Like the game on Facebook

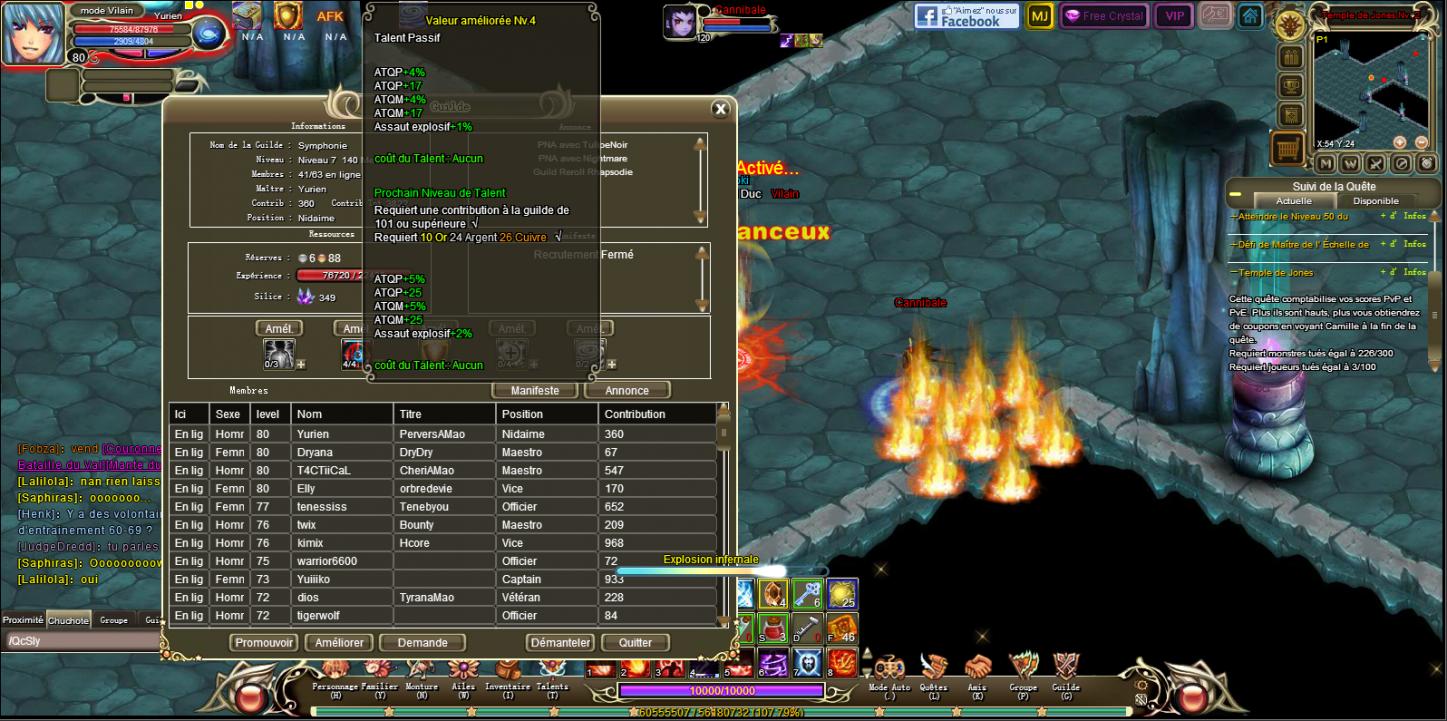click(x=966, y=16)
